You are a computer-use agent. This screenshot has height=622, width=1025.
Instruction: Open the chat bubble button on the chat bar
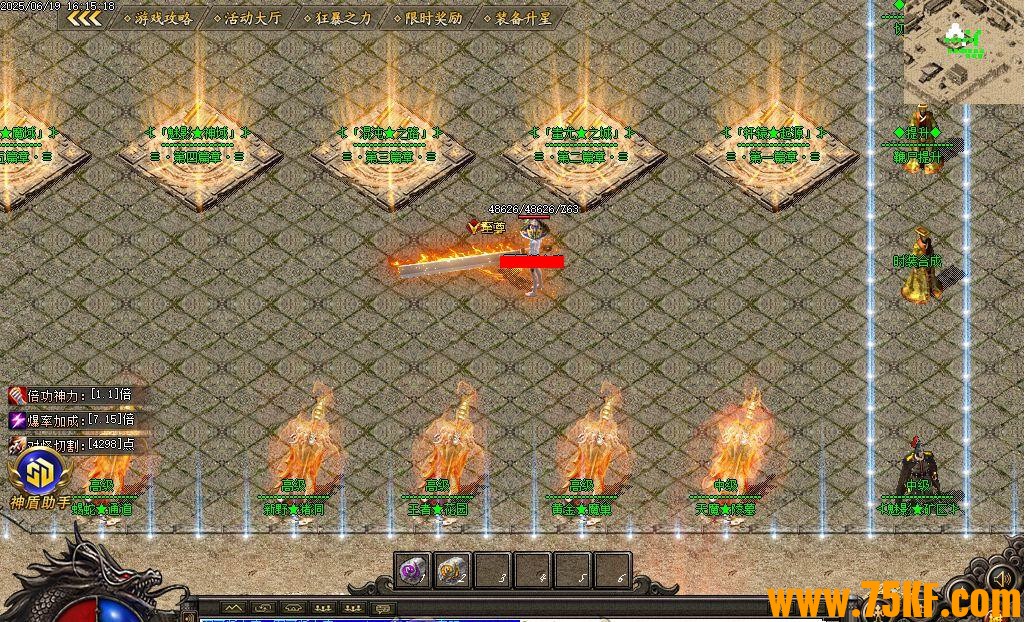(382, 607)
